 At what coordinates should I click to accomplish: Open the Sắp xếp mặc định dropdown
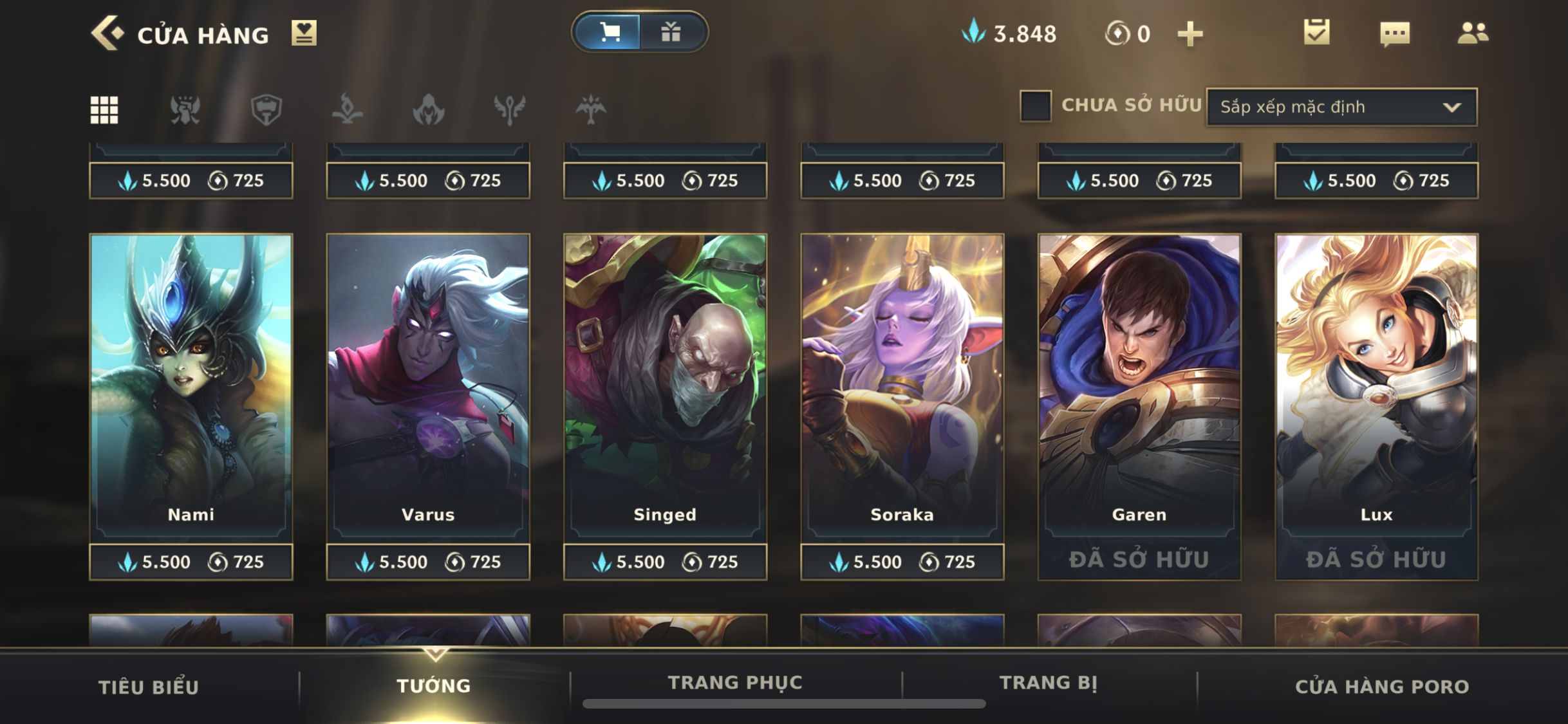(x=1341, y=107)
